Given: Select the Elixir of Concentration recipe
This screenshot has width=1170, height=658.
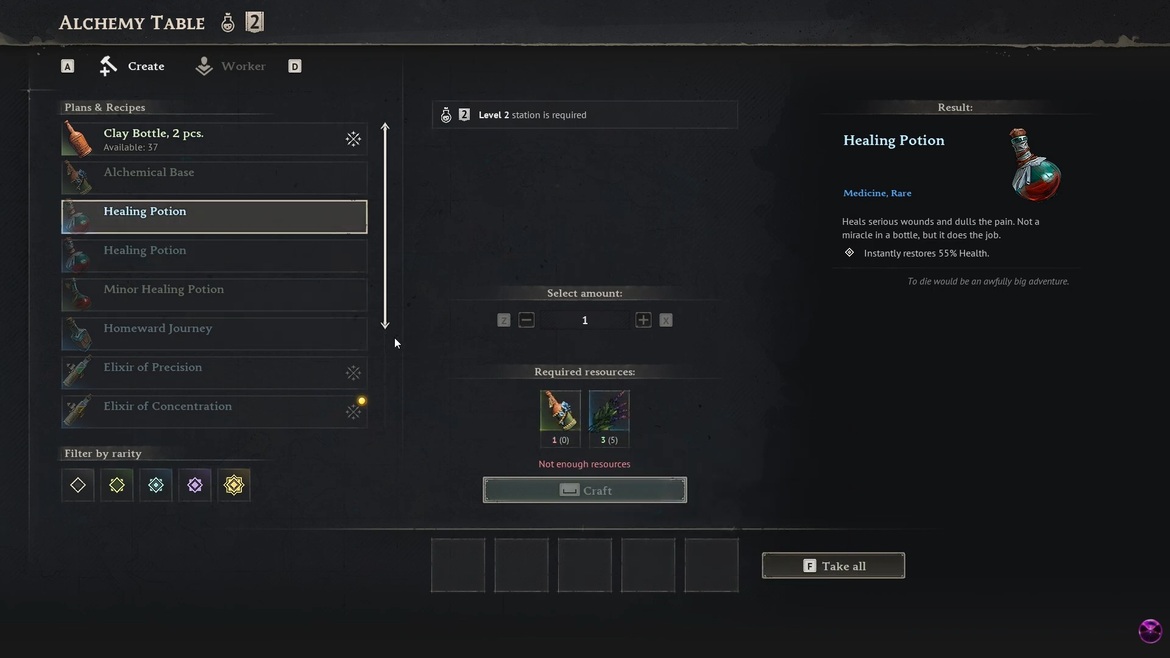Looking at the screenshot, I should point(214,412).
